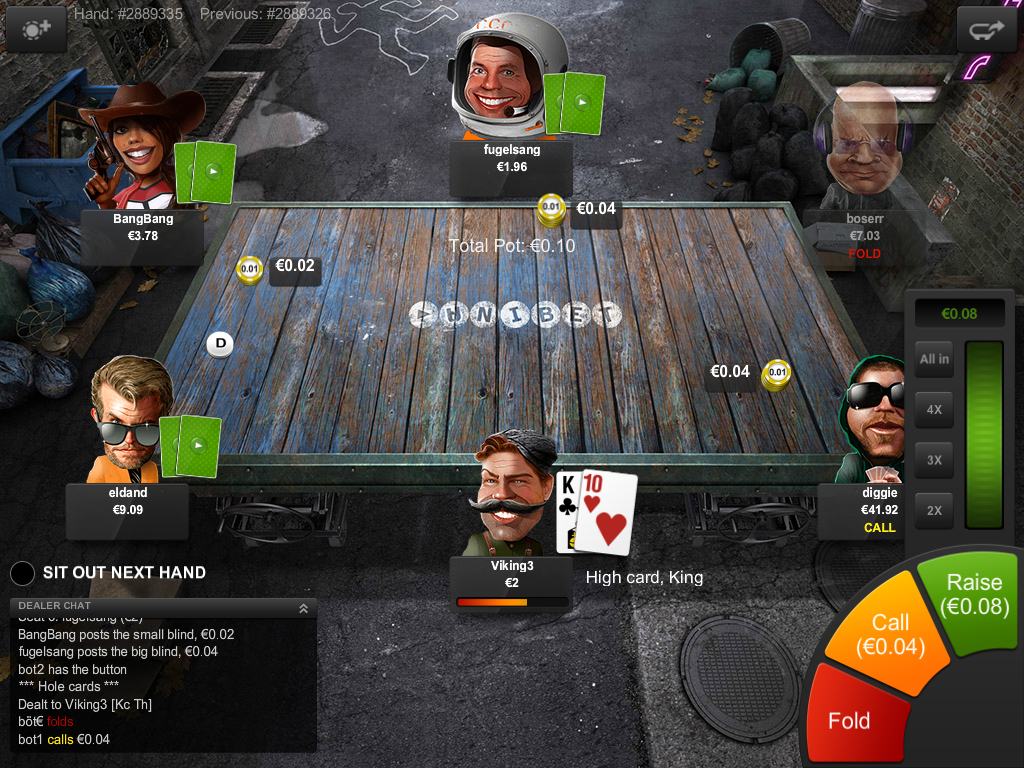
Task: Select the 3X raise size
Action: 934,460
